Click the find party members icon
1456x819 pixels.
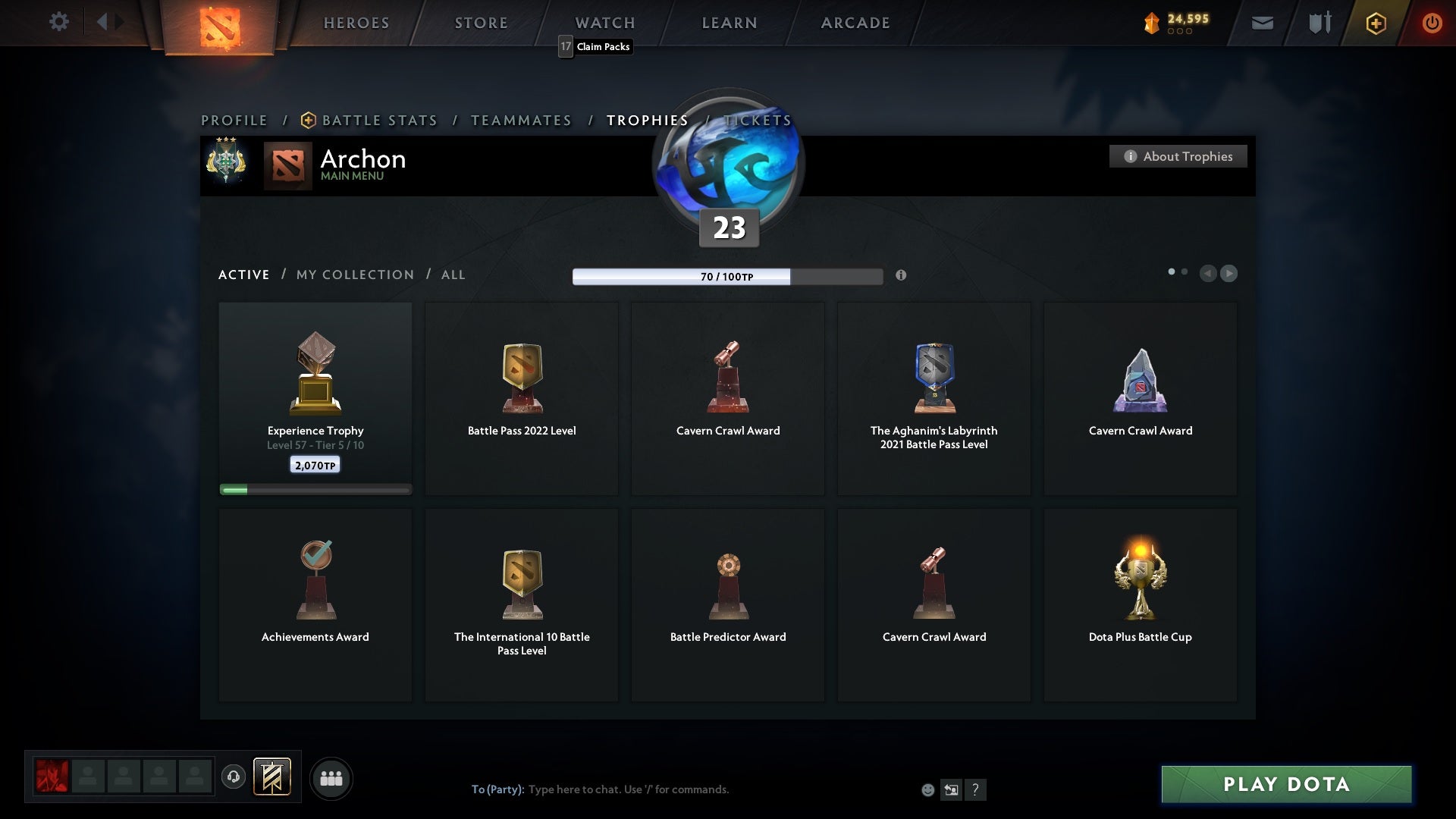[x=331, y=778]
